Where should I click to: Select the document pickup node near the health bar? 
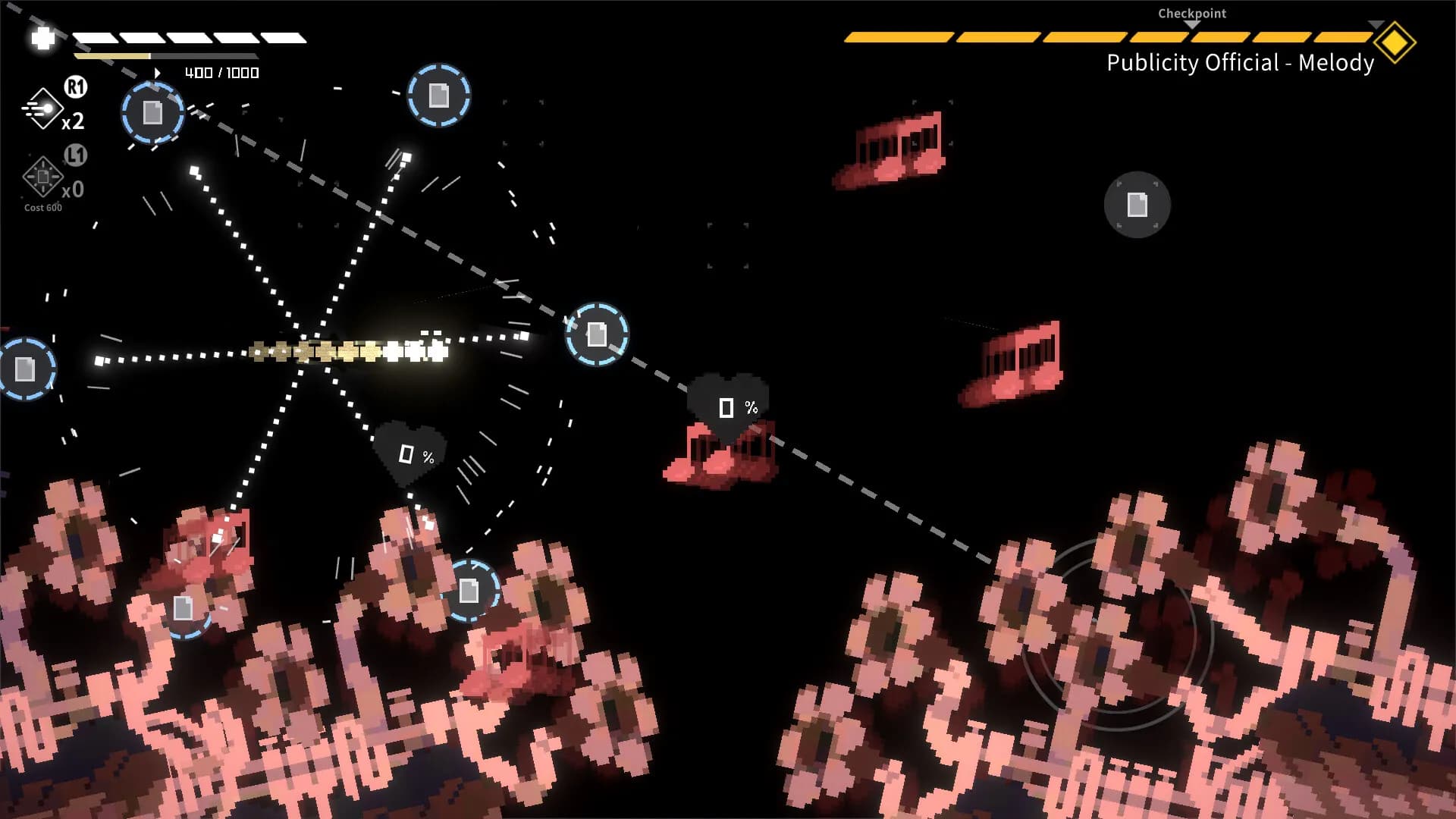point(152,114)
